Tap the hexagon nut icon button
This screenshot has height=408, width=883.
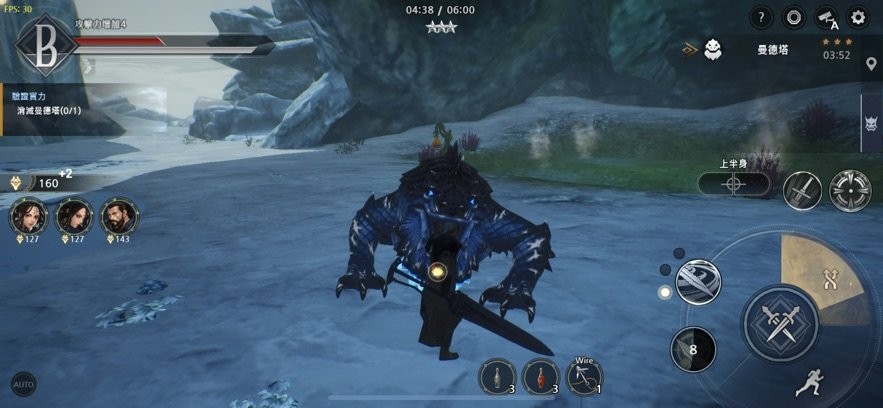click(794, 17)
